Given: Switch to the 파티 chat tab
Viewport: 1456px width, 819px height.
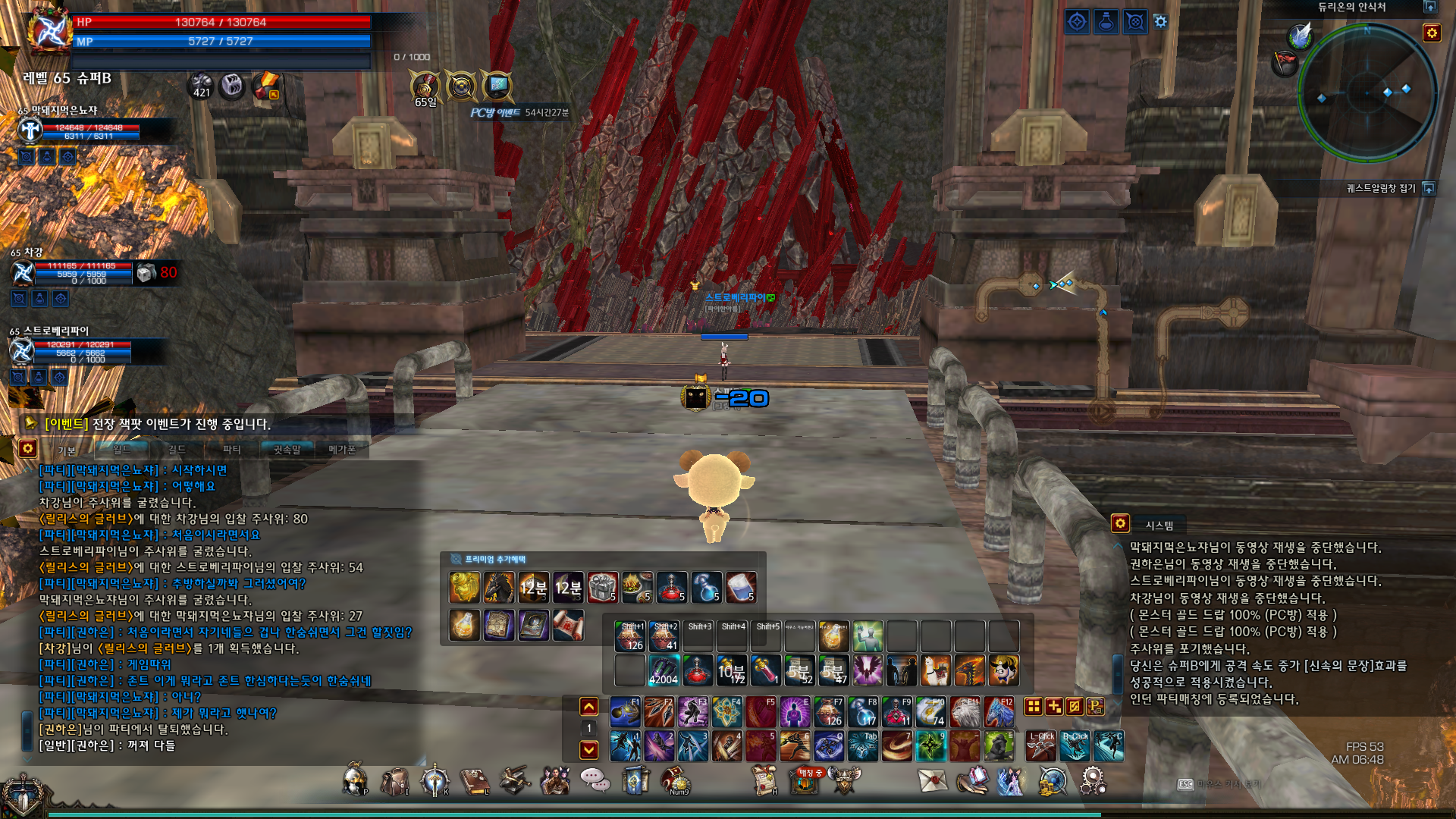Looking at the screenshot, I should tap(231, 450).
